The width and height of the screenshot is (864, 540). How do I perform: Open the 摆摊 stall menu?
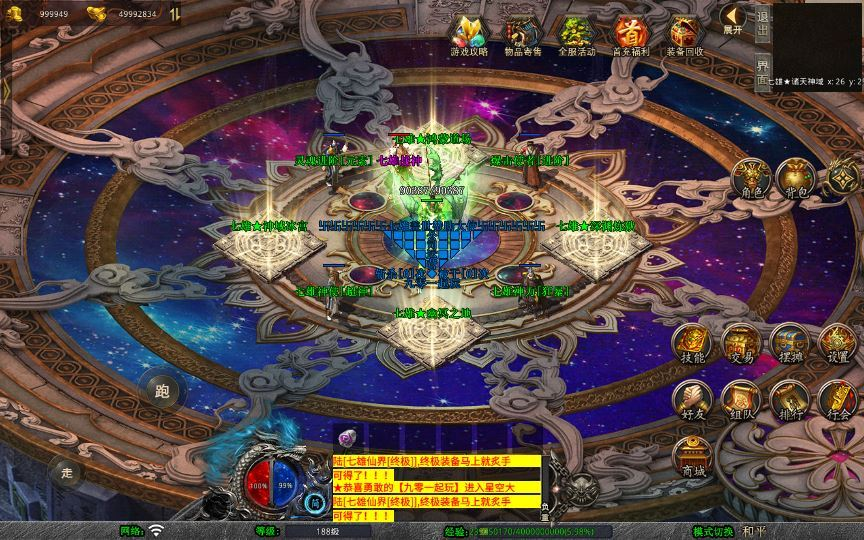790,343
